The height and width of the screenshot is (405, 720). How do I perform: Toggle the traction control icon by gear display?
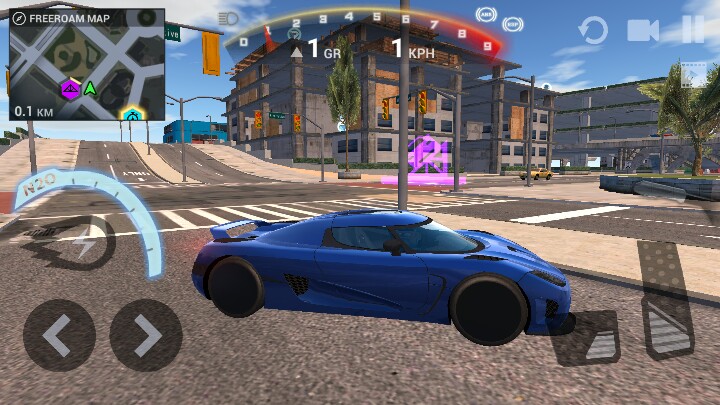[x=294, y=34]
